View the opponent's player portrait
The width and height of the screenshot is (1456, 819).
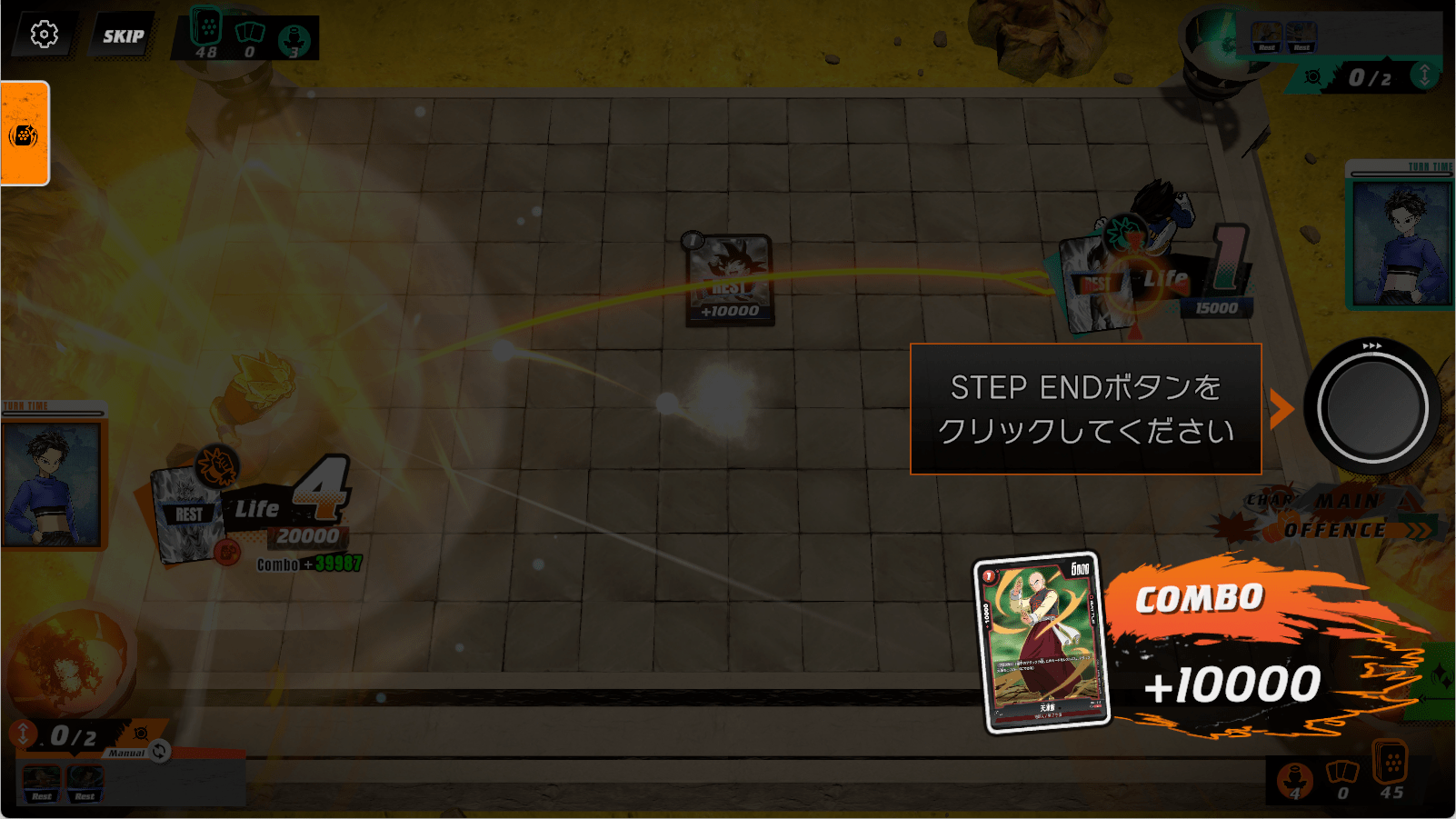tap(1401, 242)
